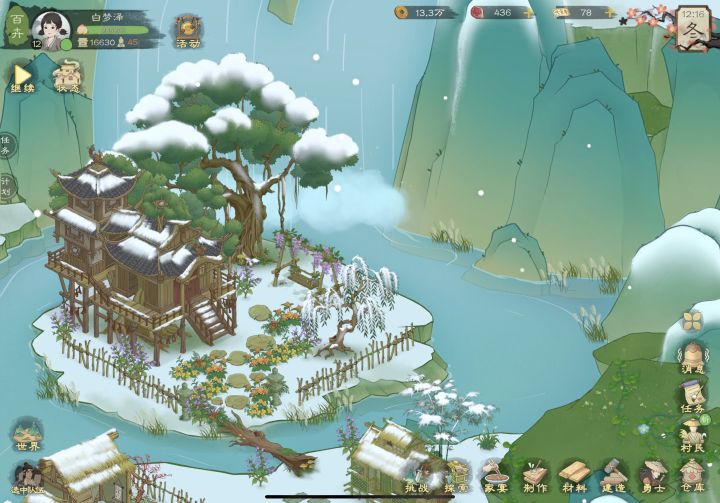720x503 pixels.
Task: Open the 制作 crafting menu
Action: [x=535, y=476]
